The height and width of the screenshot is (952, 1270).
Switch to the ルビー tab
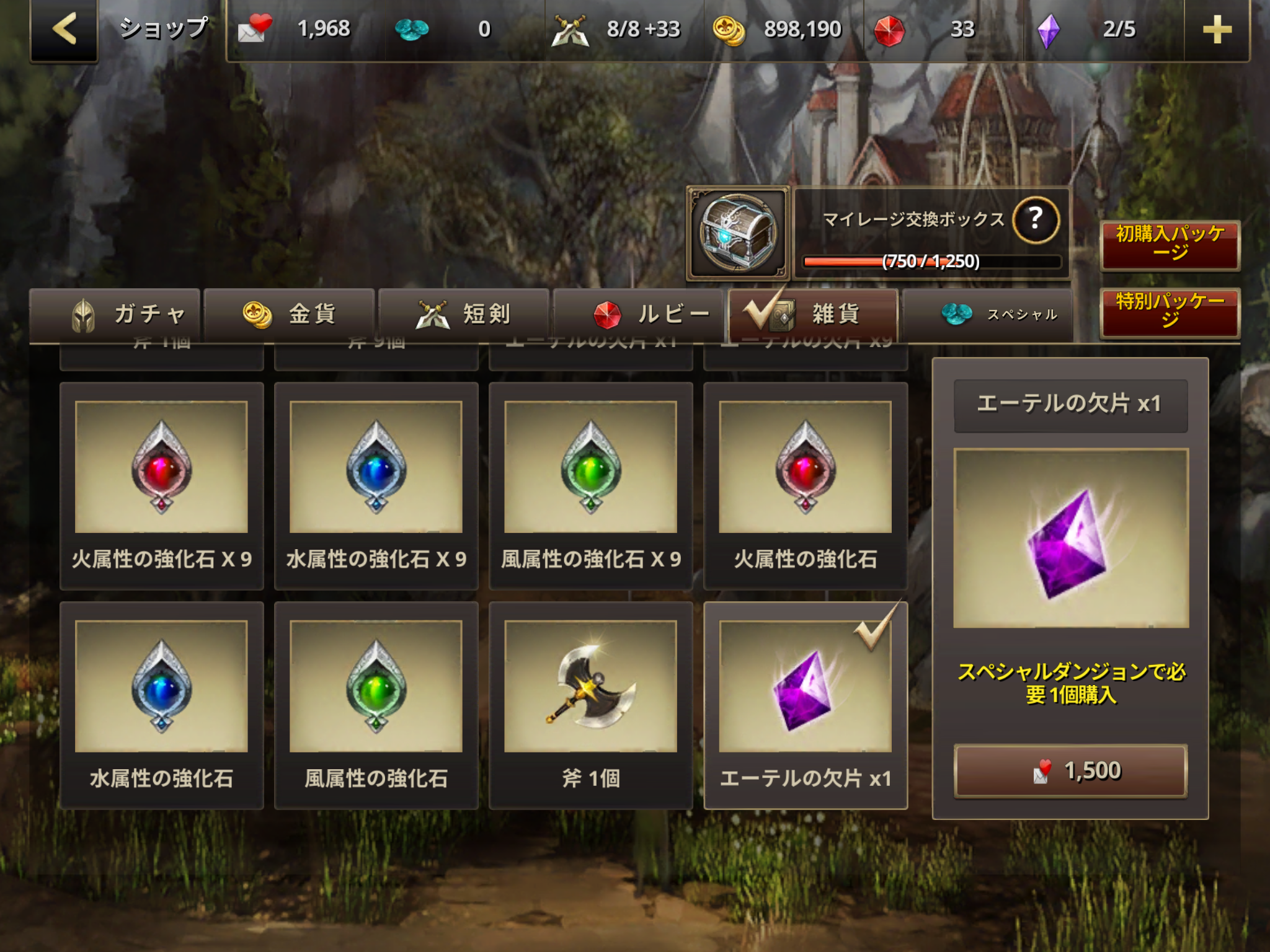(639, 315)
